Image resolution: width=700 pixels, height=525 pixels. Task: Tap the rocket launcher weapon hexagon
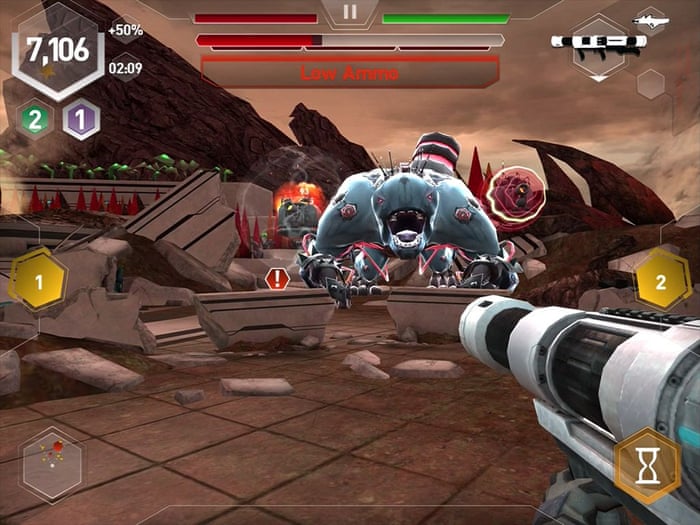[x=598, y=45]
